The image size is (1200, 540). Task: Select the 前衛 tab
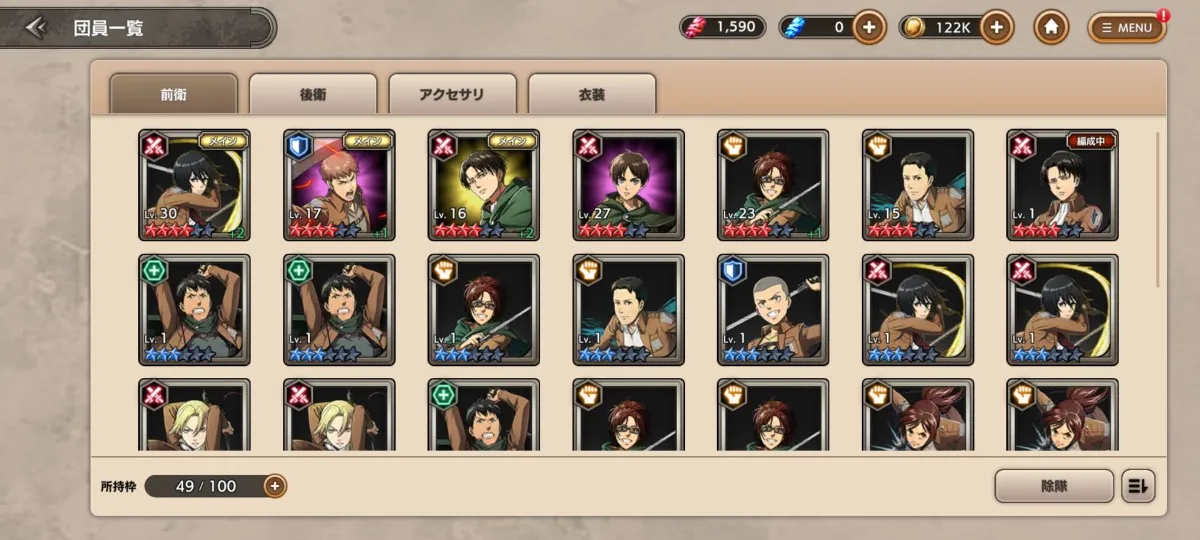tap(173, 95)
